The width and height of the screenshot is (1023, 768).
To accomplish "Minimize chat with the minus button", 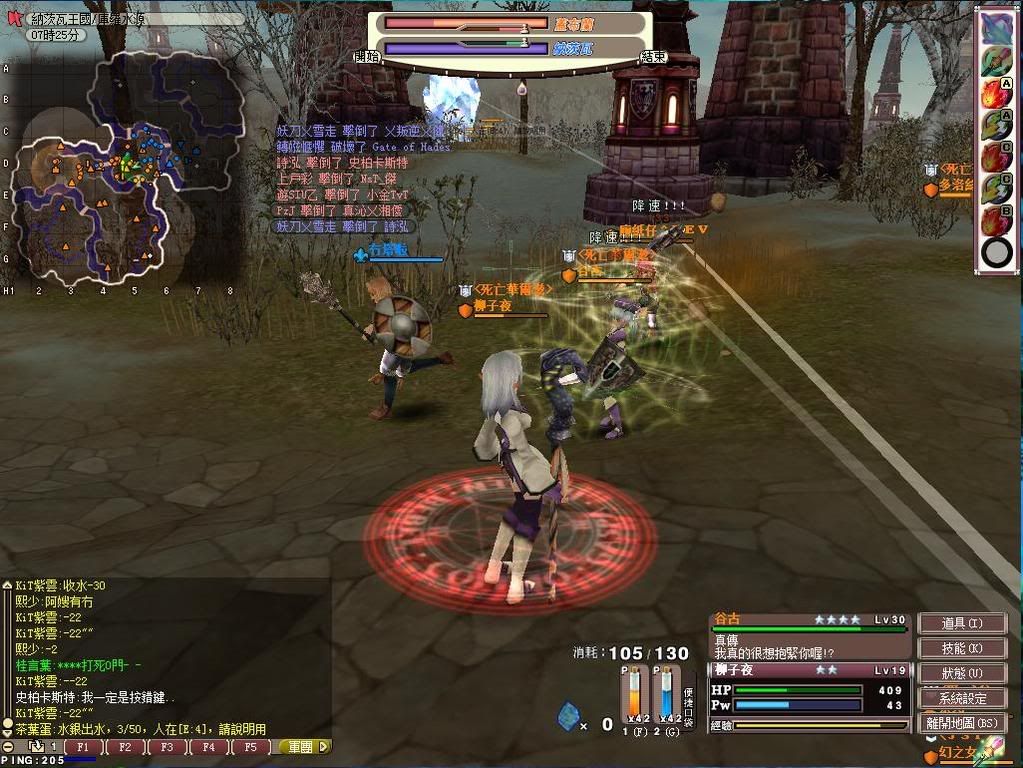I will pyautogui.click(x=8, y=747).
